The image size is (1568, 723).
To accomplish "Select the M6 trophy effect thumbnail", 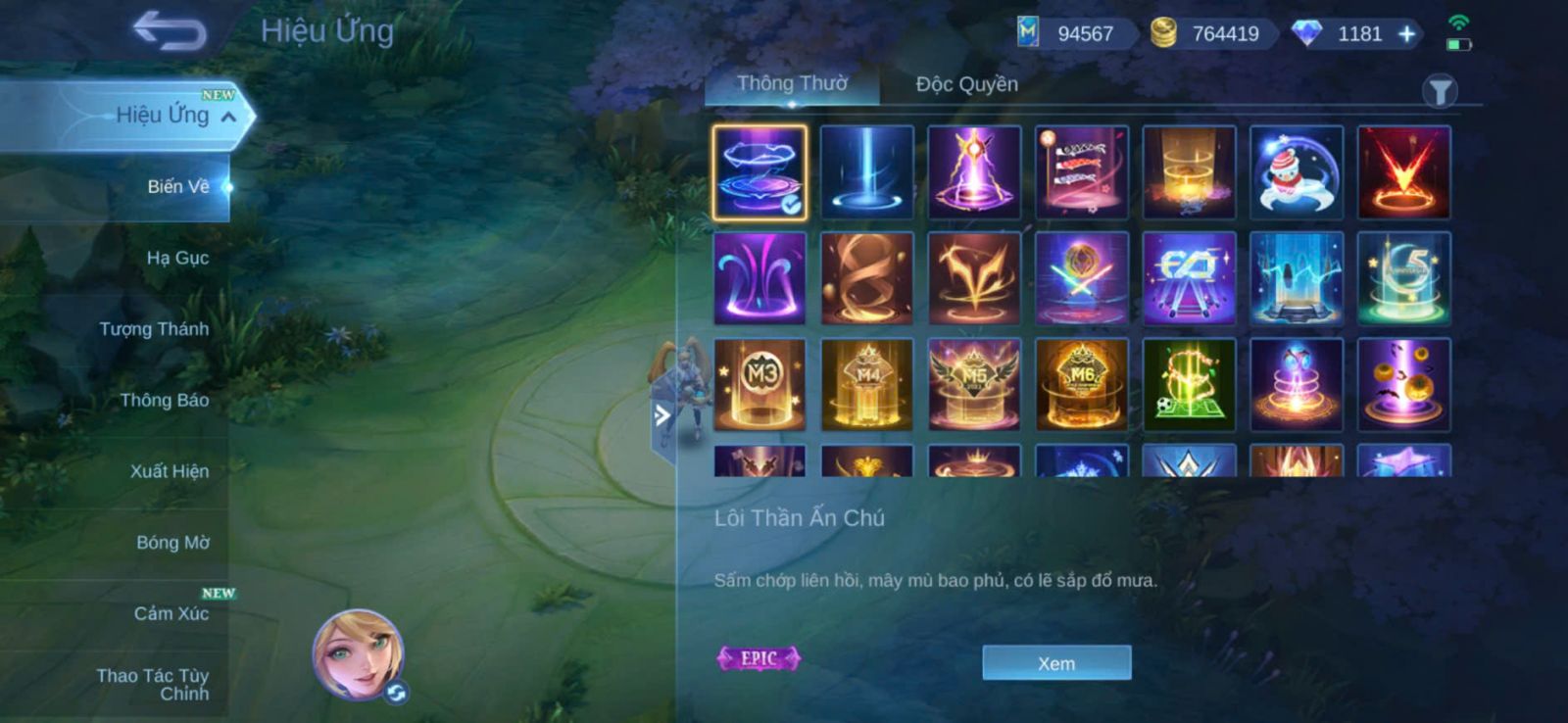I will click(1082, 385).
